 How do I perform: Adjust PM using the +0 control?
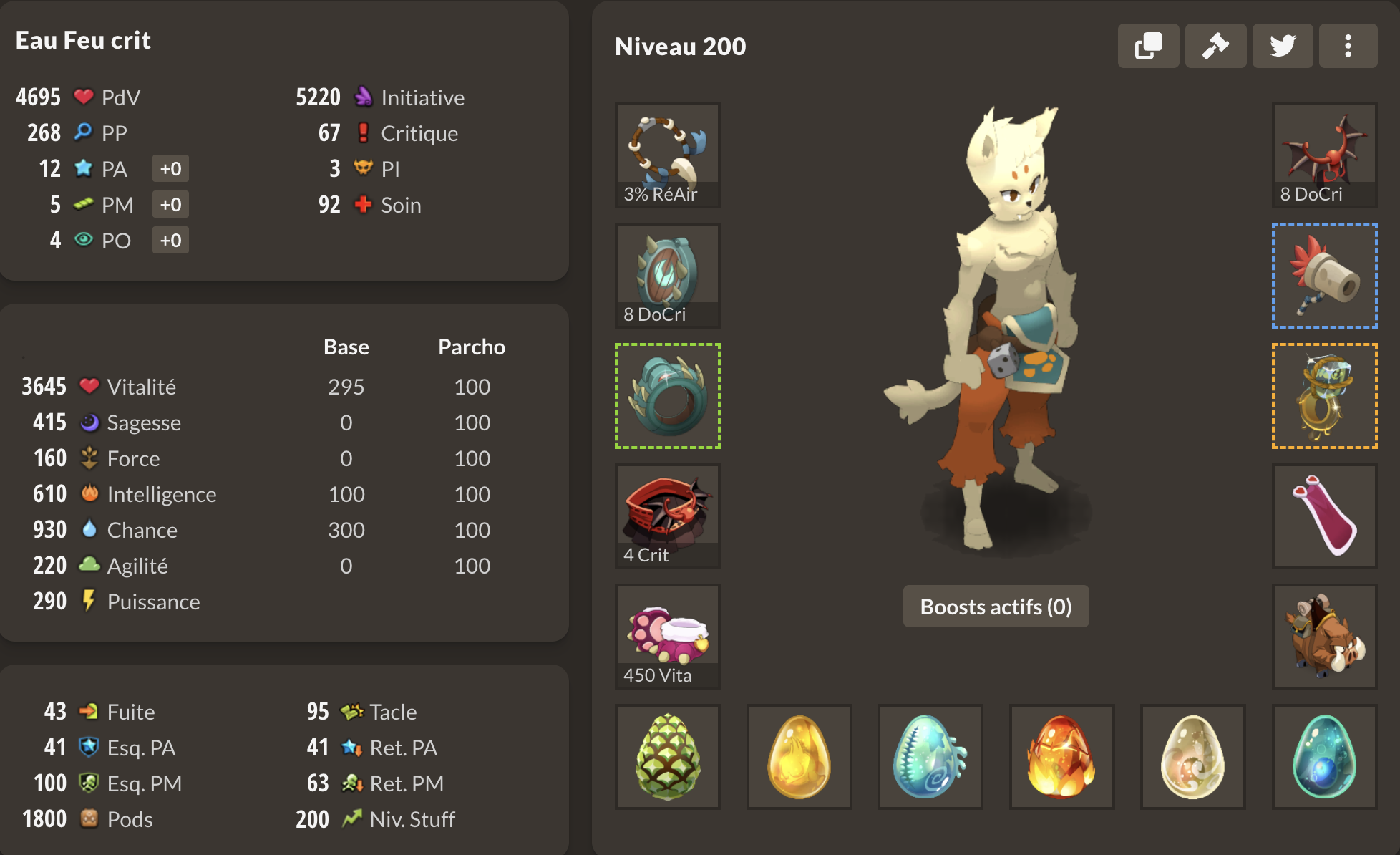(170, 204)
